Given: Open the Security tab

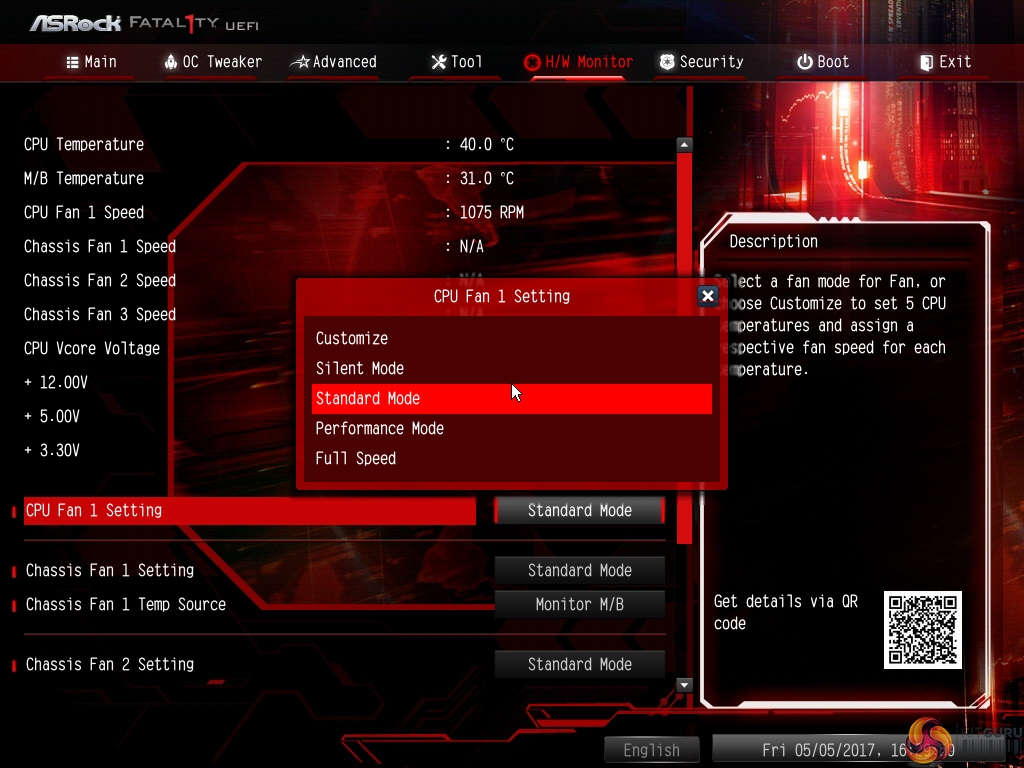Looking at the screenshot, I should (x=701, y=62).
